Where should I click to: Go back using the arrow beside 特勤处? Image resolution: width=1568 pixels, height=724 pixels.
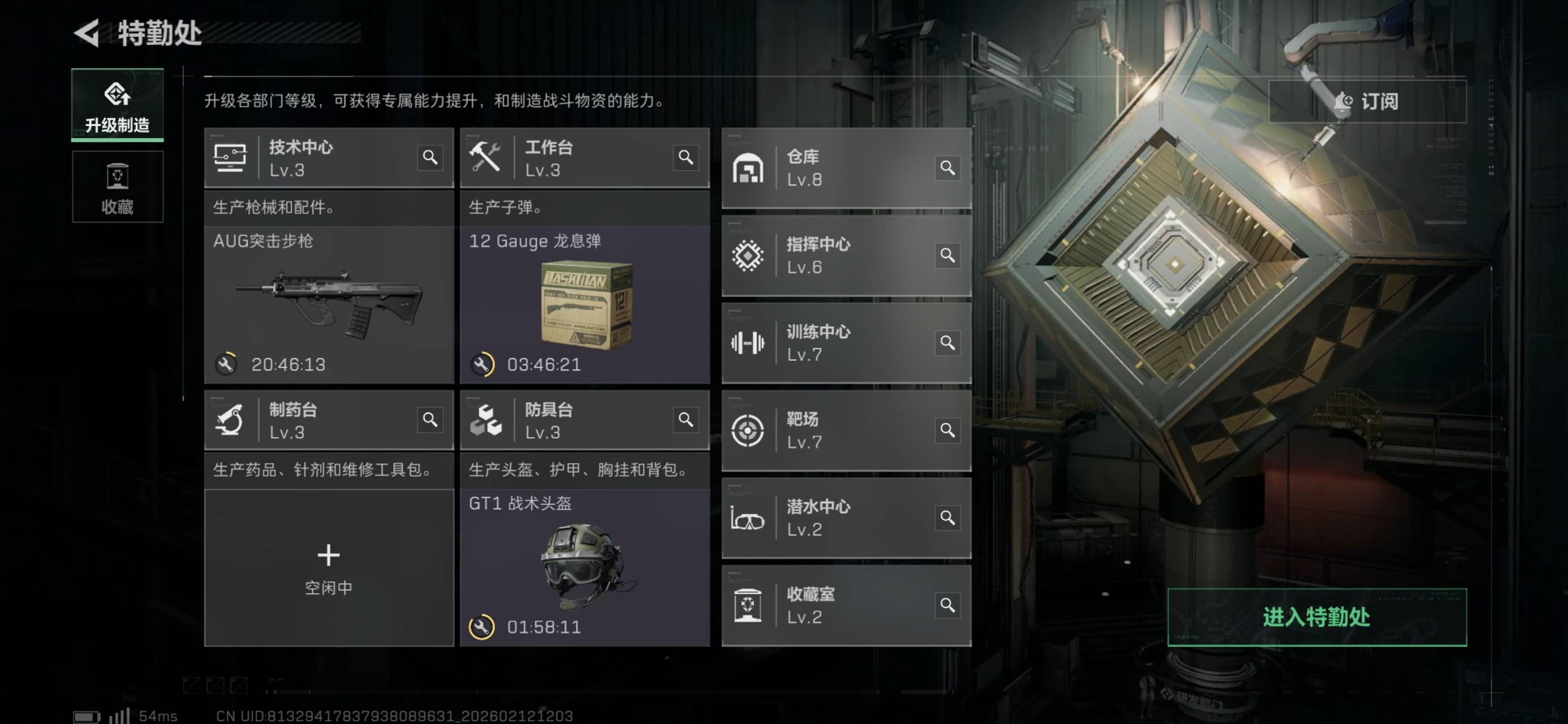[x=87, y=33]
